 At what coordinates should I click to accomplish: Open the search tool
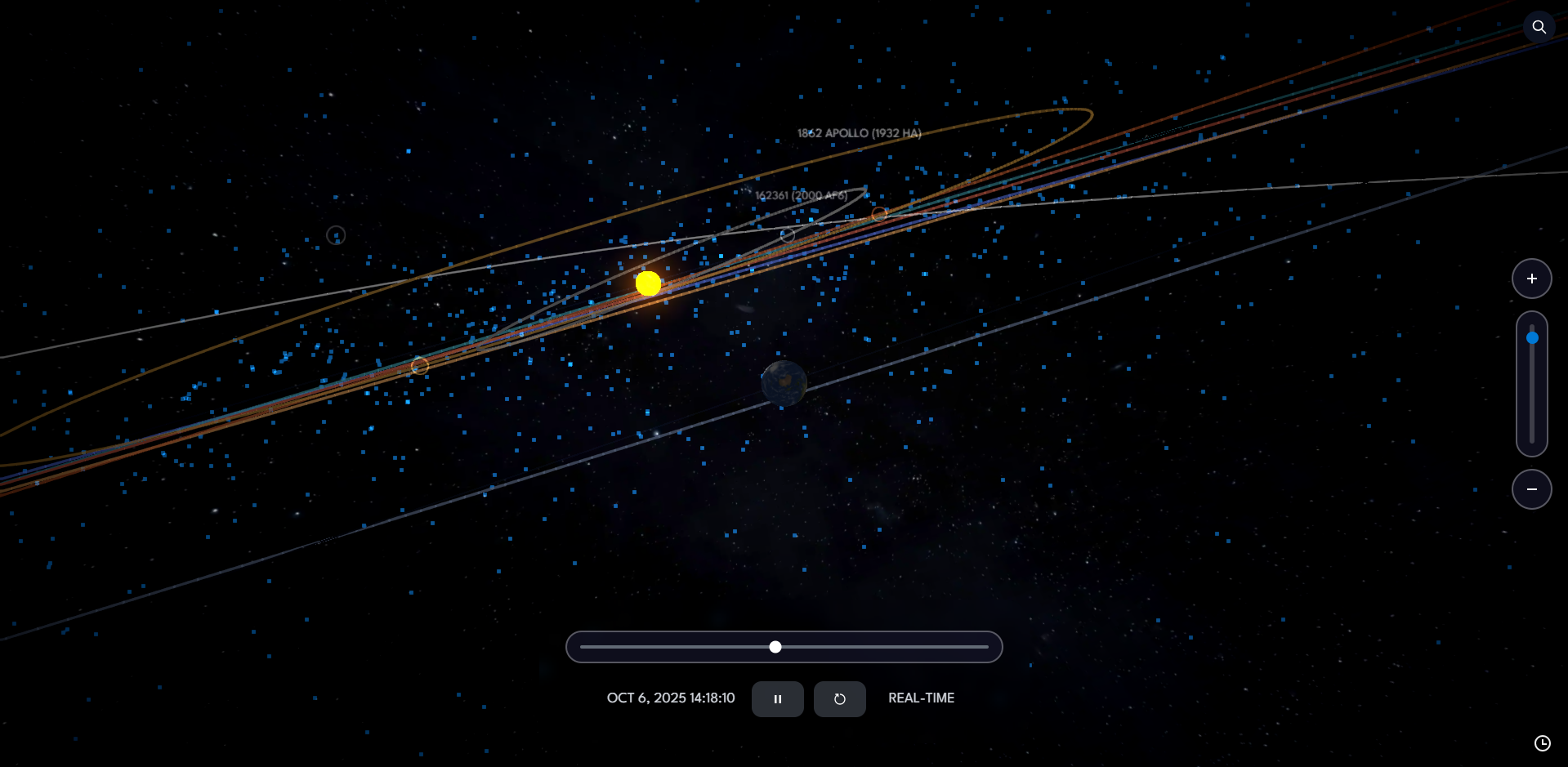click(x=1539, y=27)
